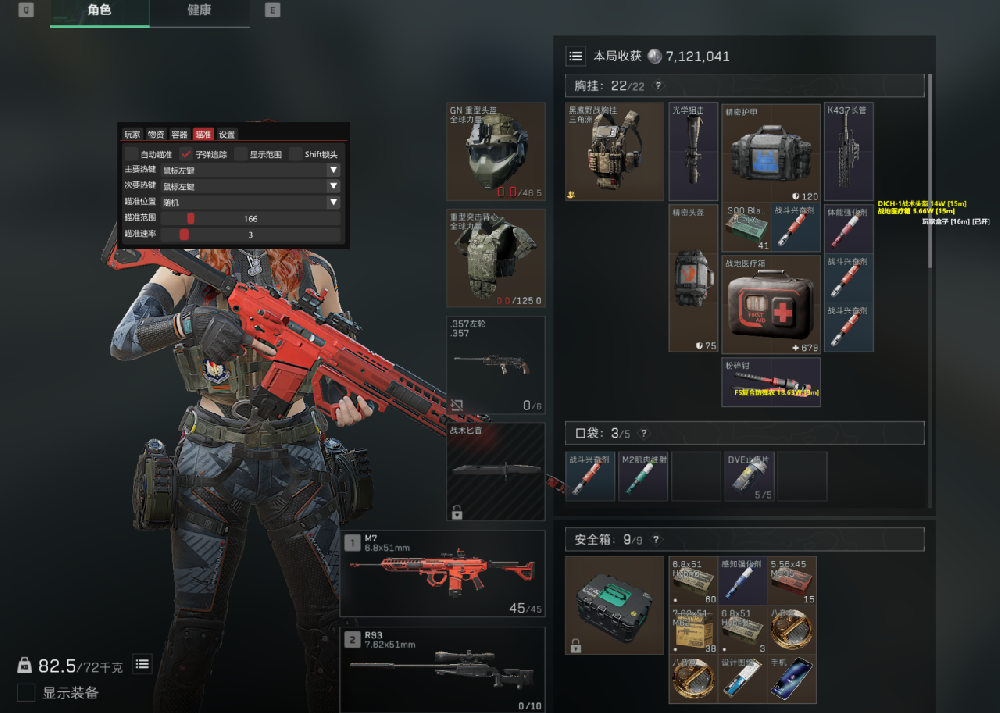Pick the M2 muscle injector in pockets
Image resolution: width=1000 pixels, height=713 pixels.
click(641, 476)
